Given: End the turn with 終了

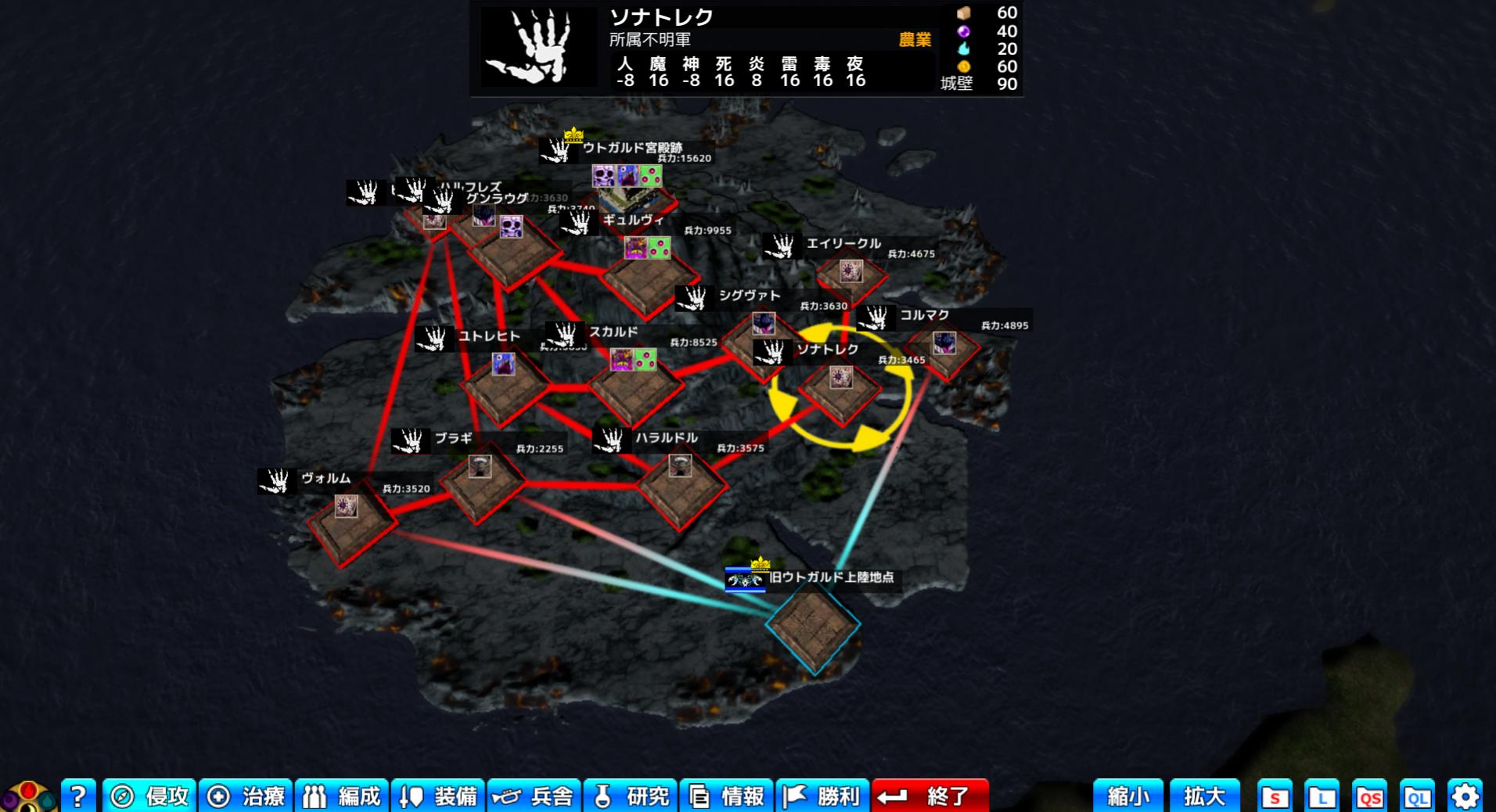Looking at the screenshot, I should pos(930,796).
